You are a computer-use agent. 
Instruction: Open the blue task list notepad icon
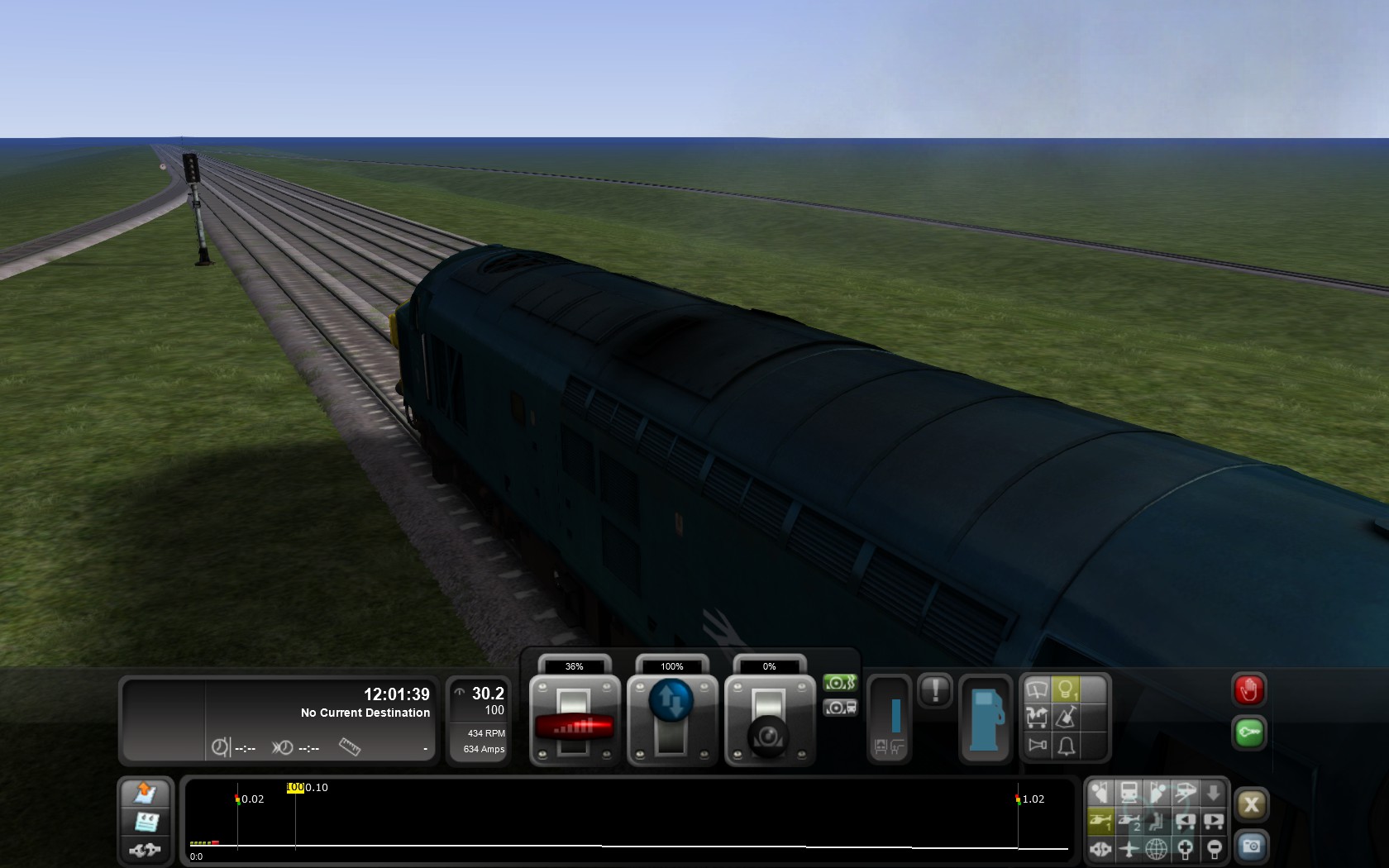pos(146,822)
